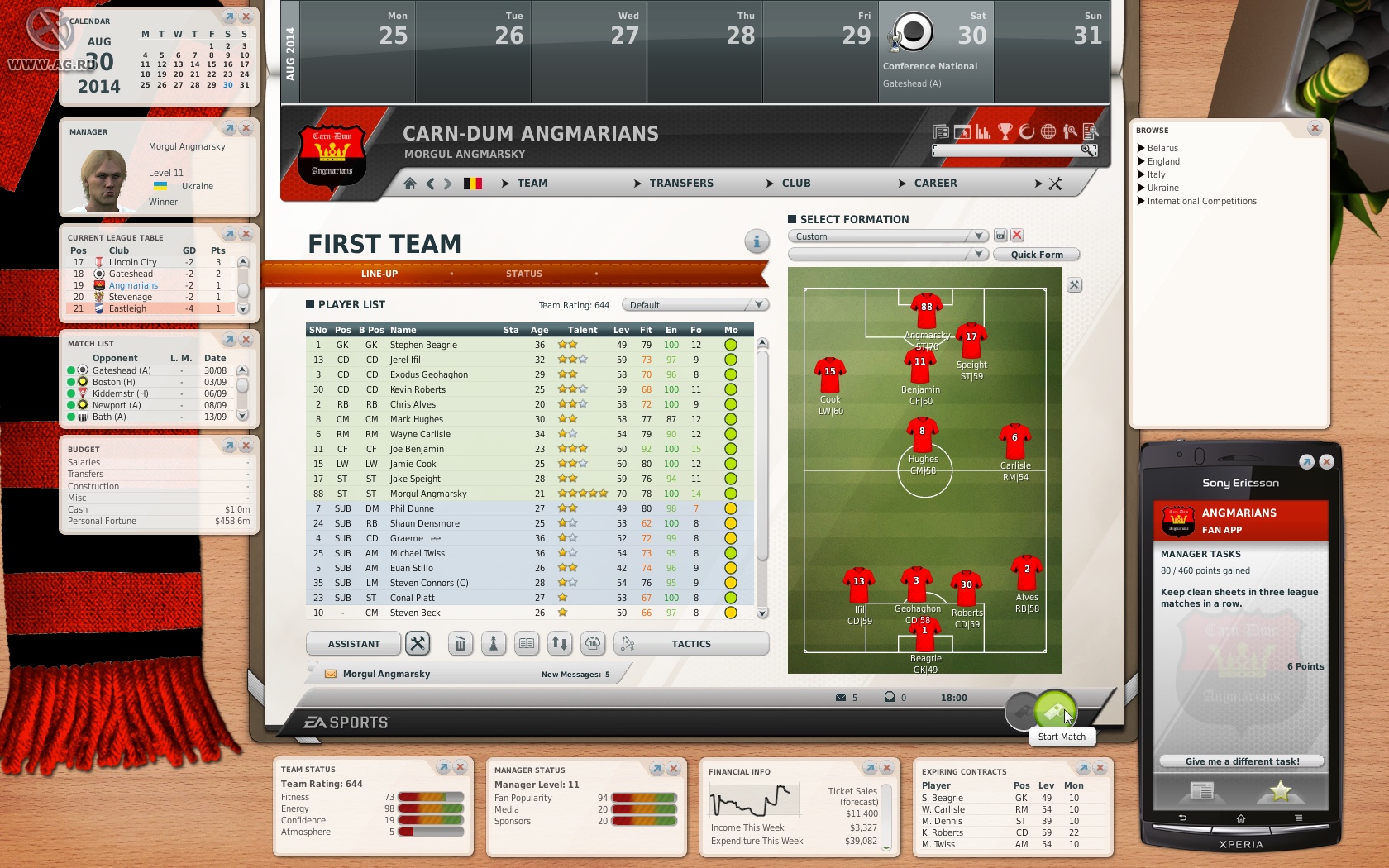The height and width of the screenshot is (868, 1389).
Task: Open the Default player list dropdown
Action: [693, 304]
